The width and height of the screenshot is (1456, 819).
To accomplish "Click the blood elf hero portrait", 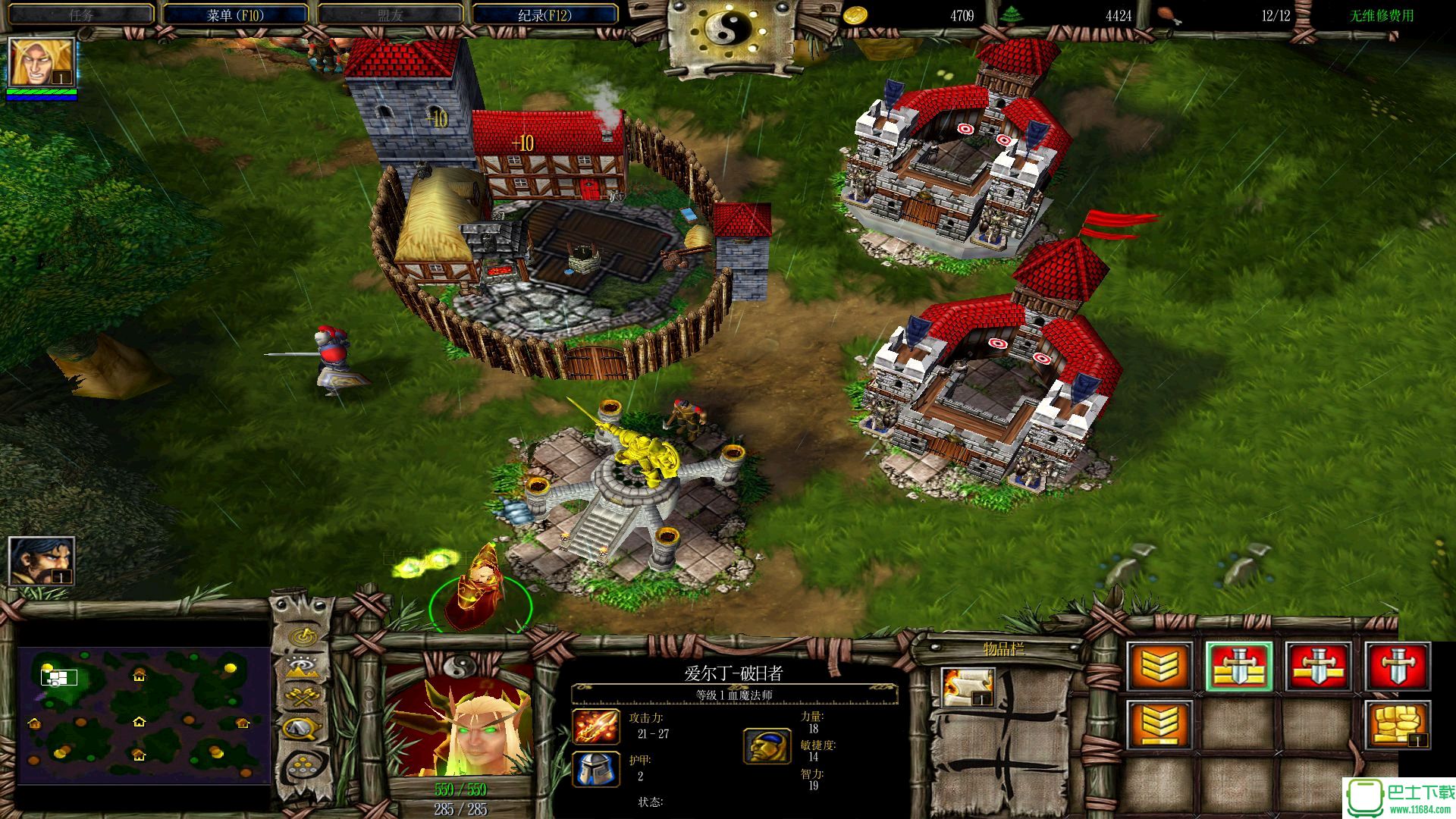I will [x=460, y=723].
